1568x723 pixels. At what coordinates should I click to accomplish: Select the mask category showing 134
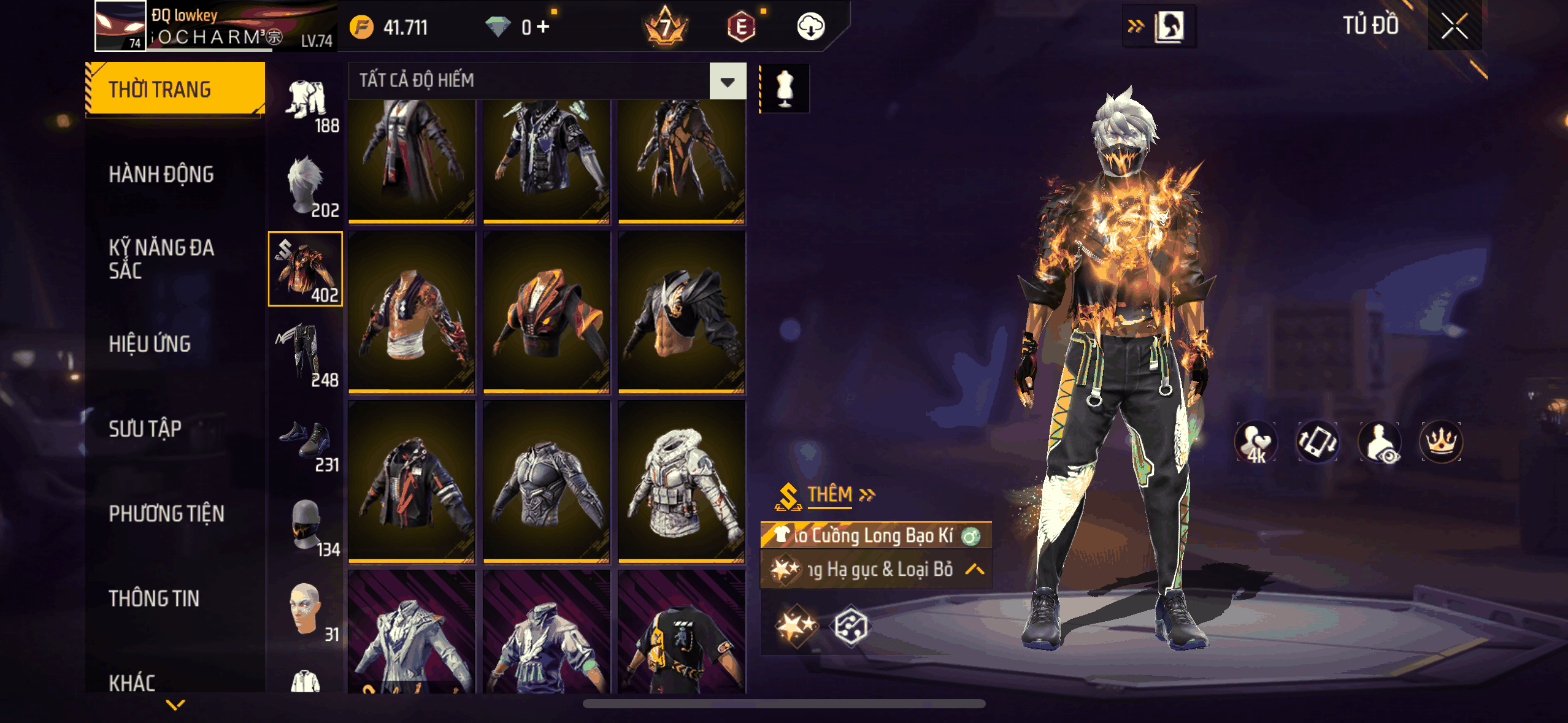coord(306,526)
